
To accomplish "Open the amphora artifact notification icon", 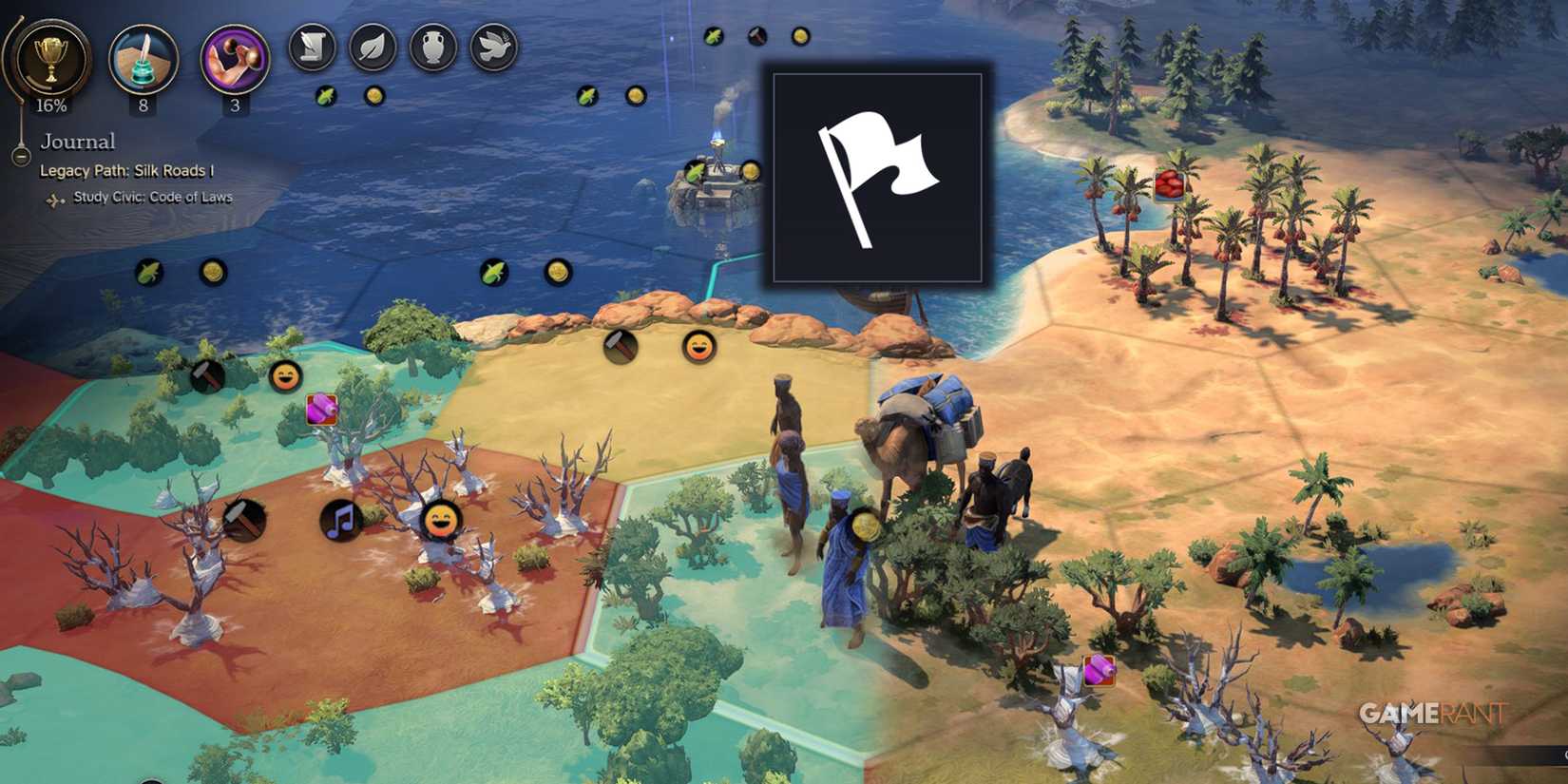I will (434, 47).
